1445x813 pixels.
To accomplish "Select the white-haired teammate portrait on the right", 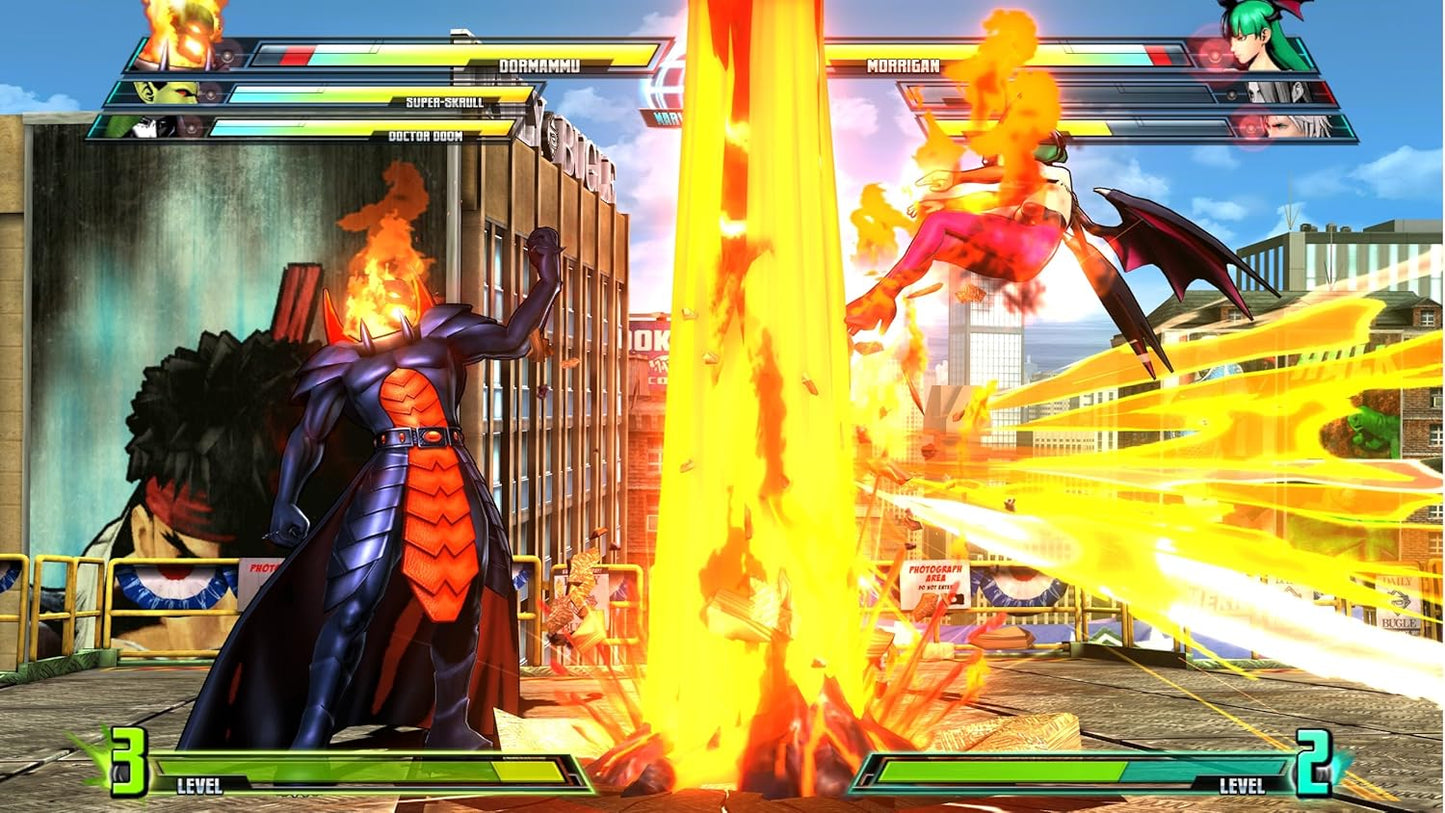I will [x=1270, y=93].
